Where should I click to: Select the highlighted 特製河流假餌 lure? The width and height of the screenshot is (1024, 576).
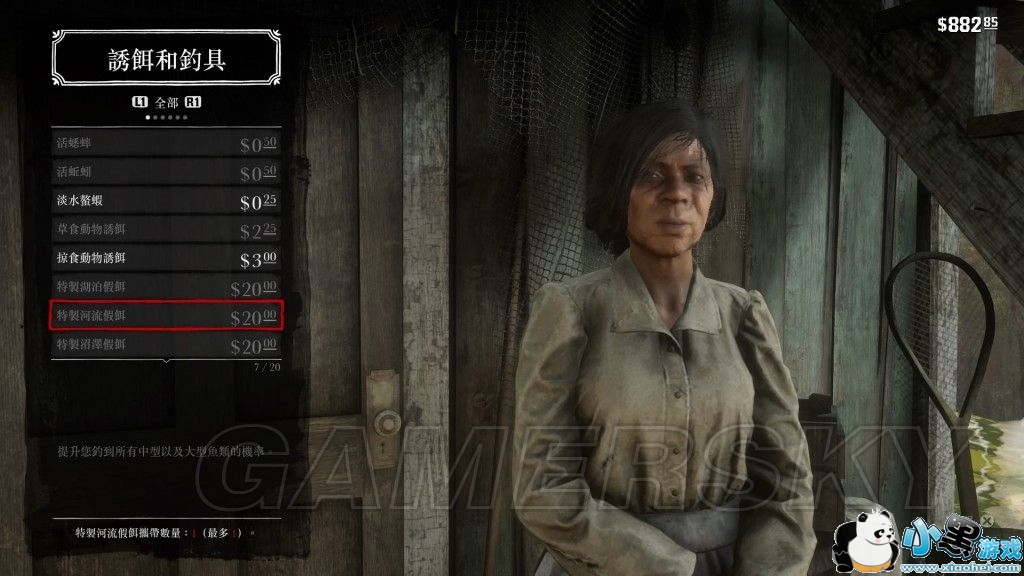point(166,316)
